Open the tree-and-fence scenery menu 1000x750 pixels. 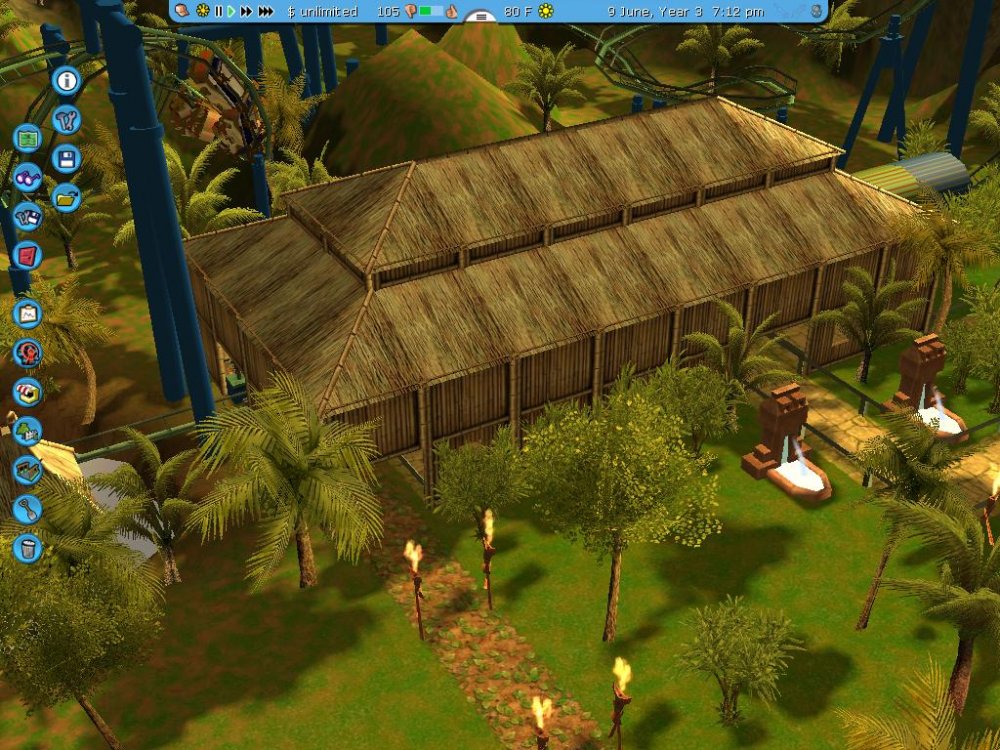(28, 431)
